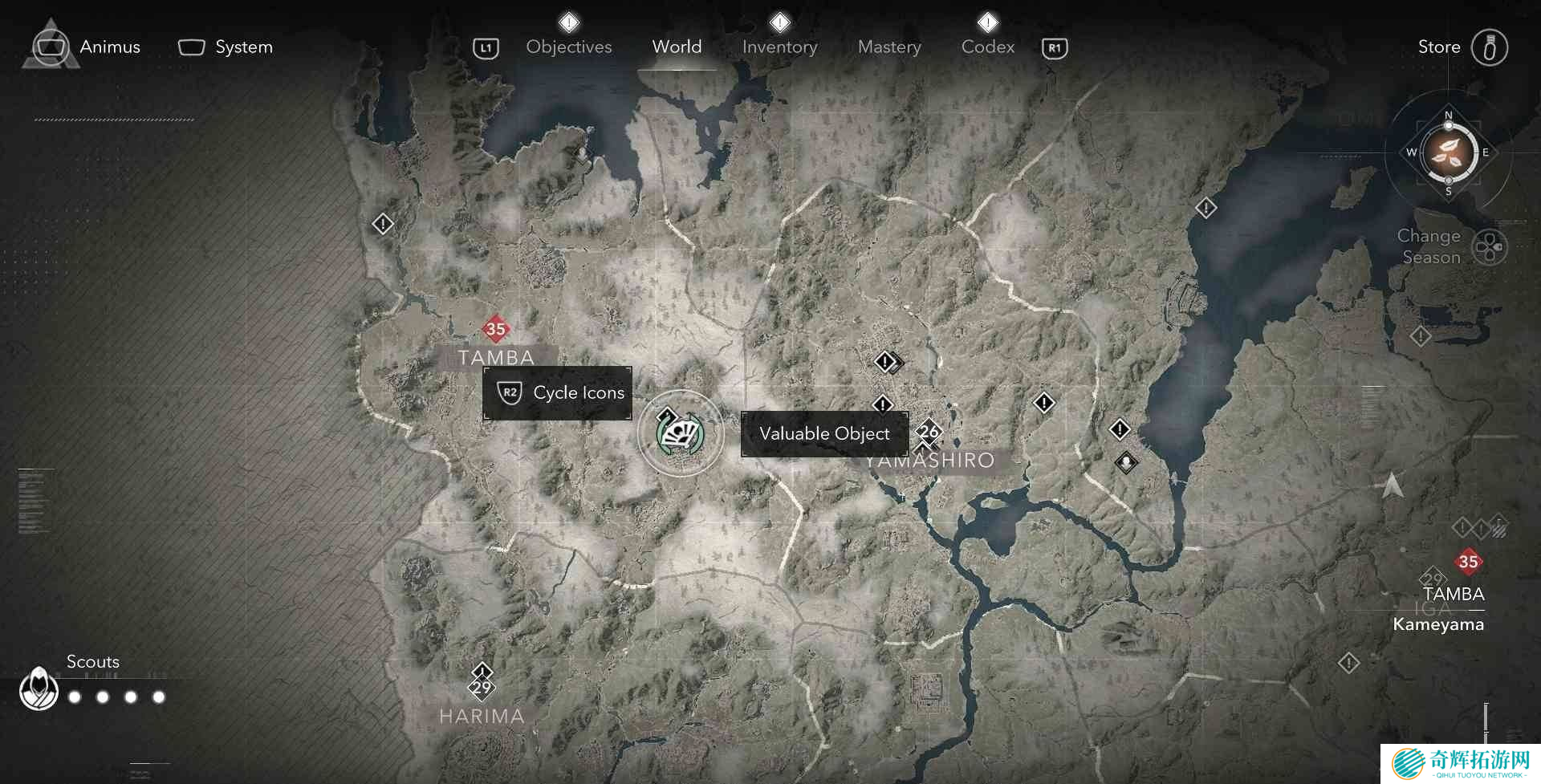
Task: Select the player location arrow marker
Action: click(1393, 485)
